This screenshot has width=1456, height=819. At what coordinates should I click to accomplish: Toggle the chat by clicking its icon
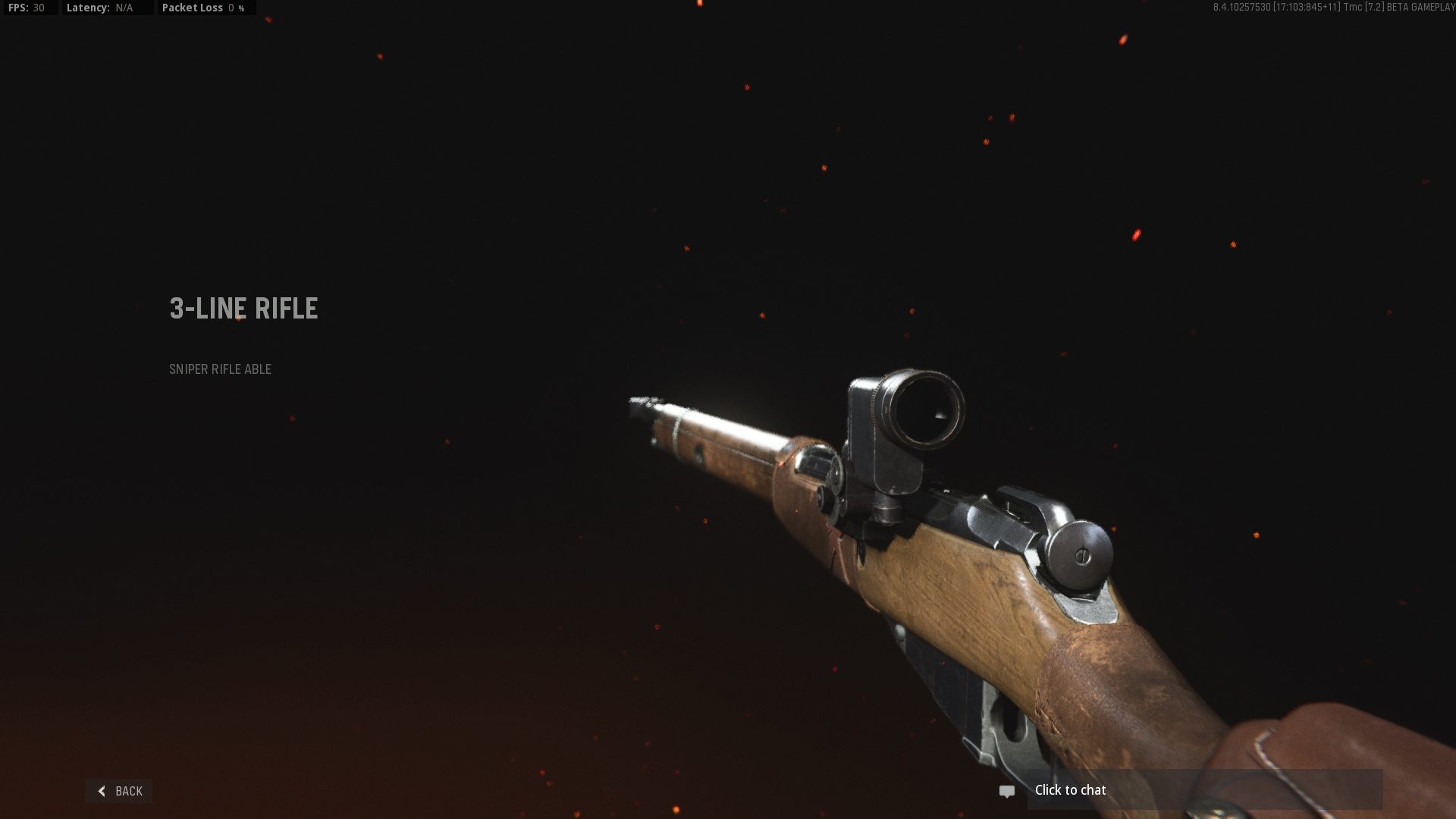click(1006, 790)
